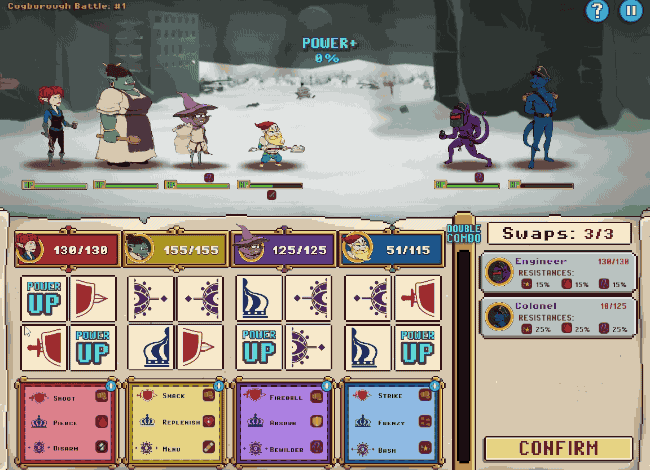The image size is (650, 470).
Task: Choose the Bewilder ability
Action: point(284,446)
